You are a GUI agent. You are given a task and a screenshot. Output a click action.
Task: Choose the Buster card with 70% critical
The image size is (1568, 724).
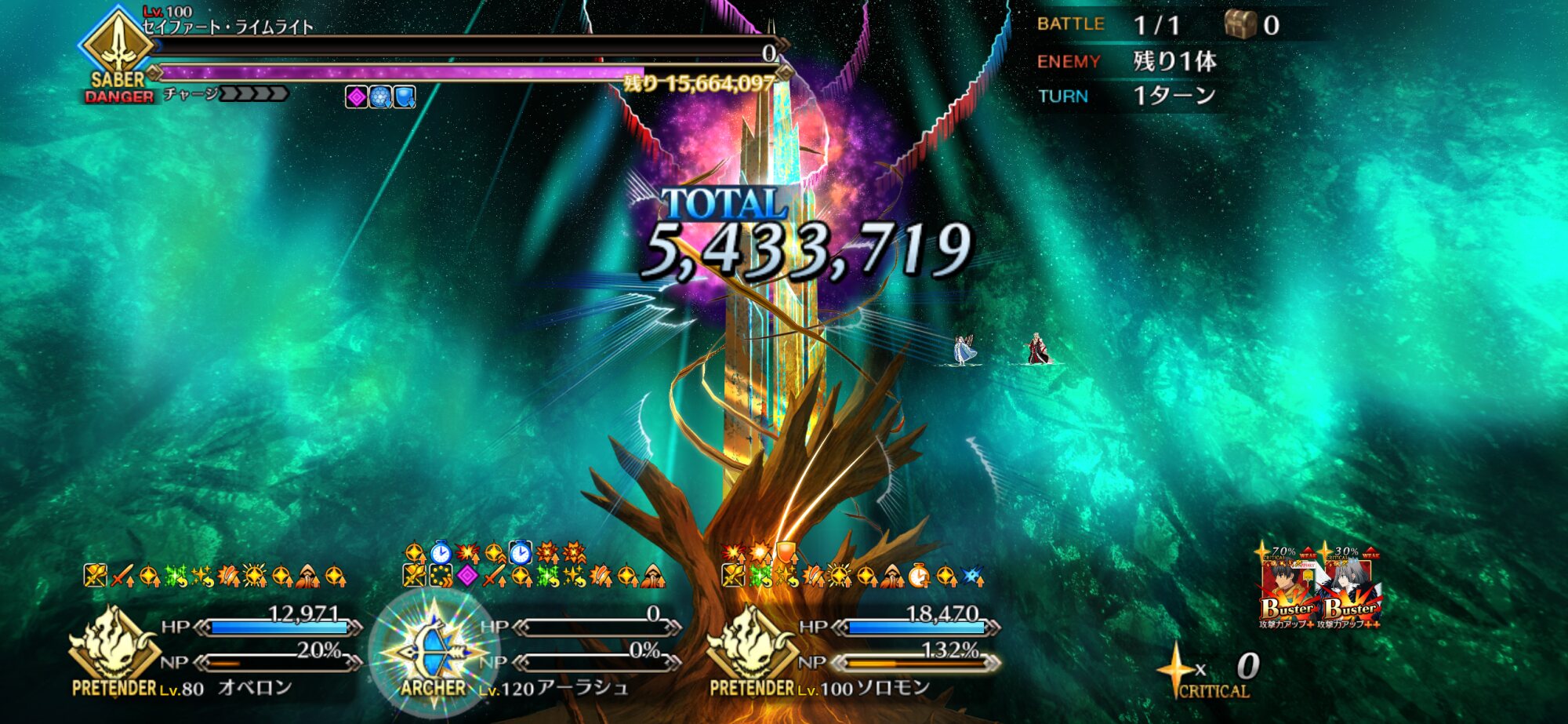tap(1289, 590)
